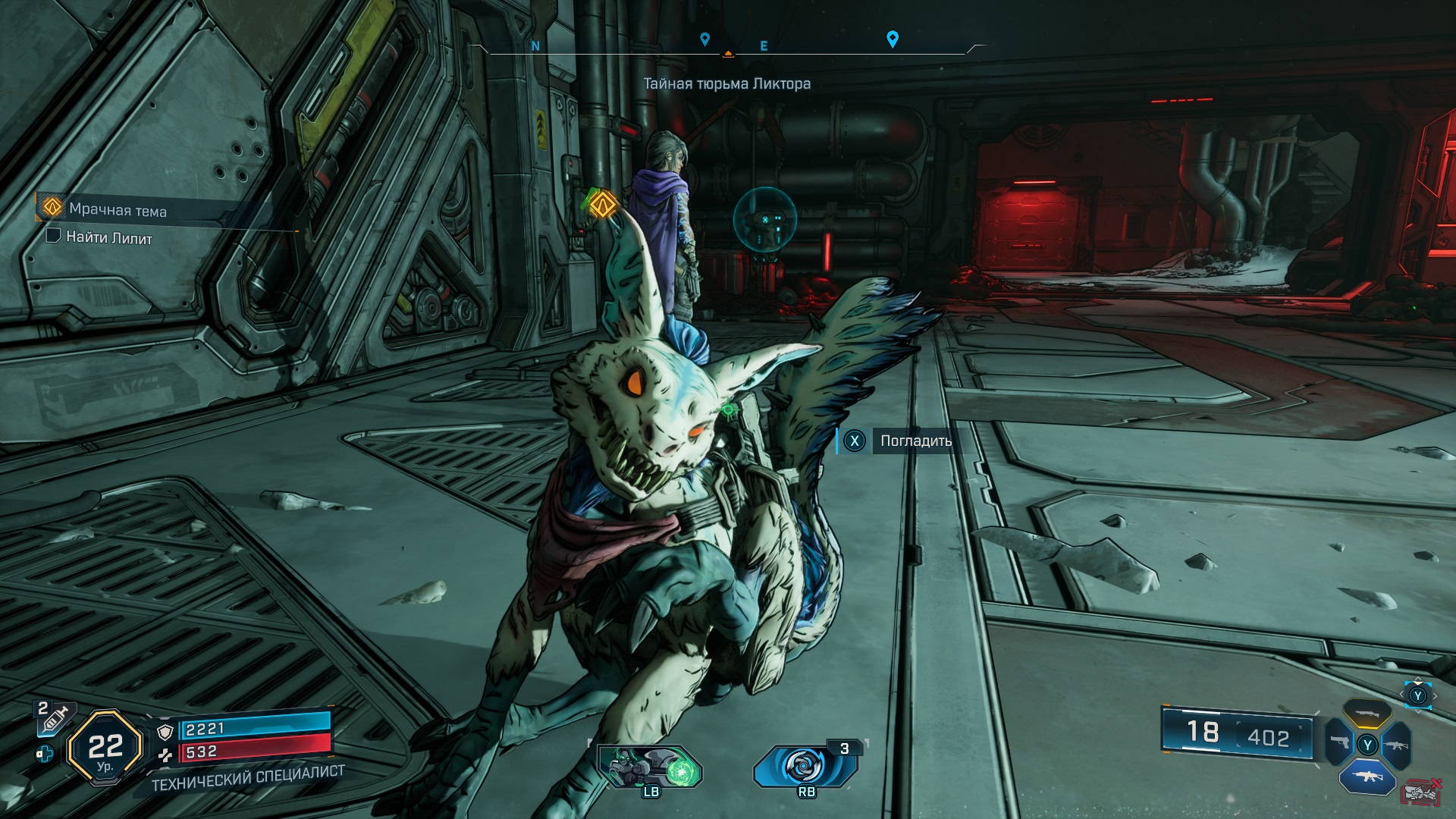Open the Мрачная тема quest tracker
This screenshot has width=1456, height=819.
click(118, 209)
